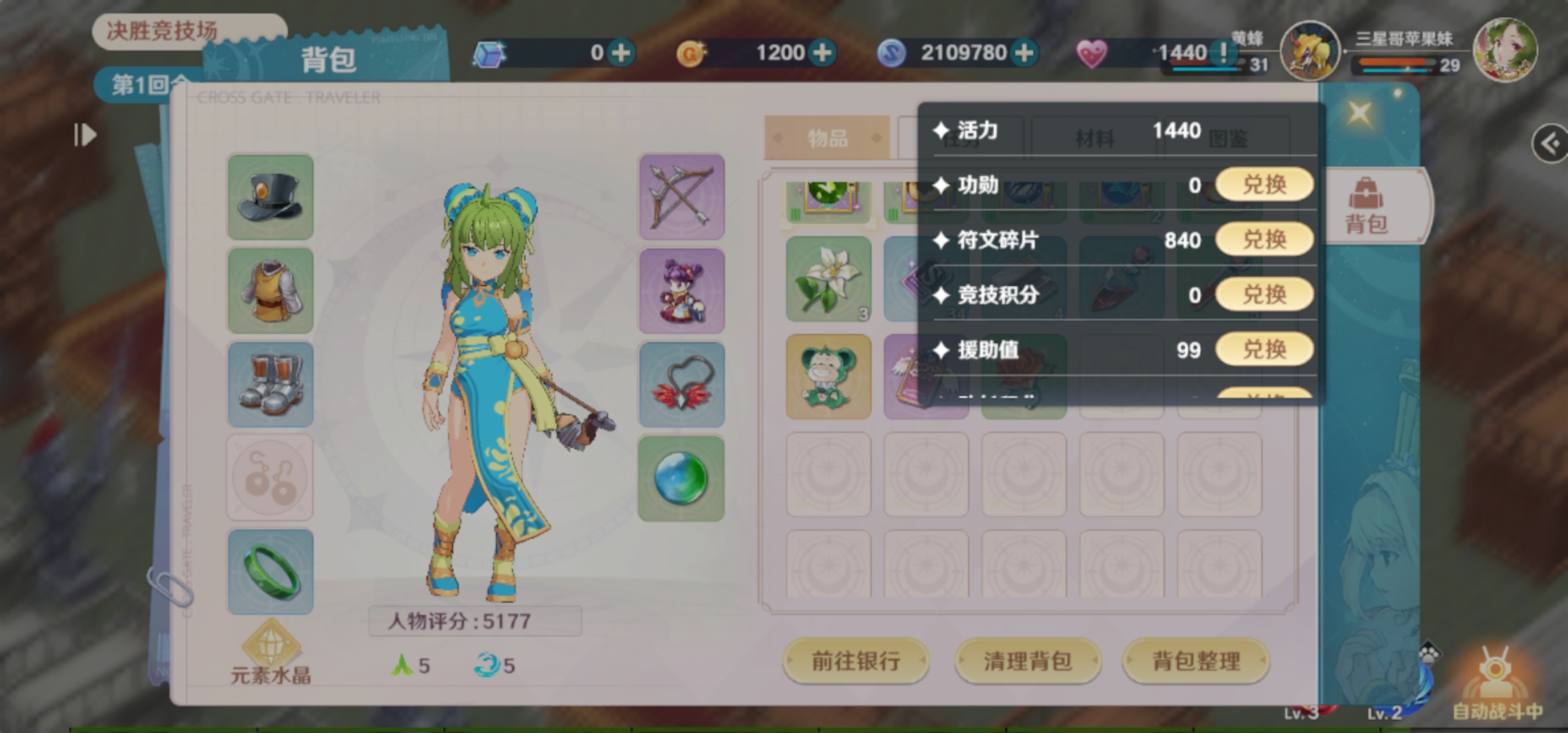Click the boots equipment slot
The width and height of the screenshot is (1568, 733).
[270, 385]
